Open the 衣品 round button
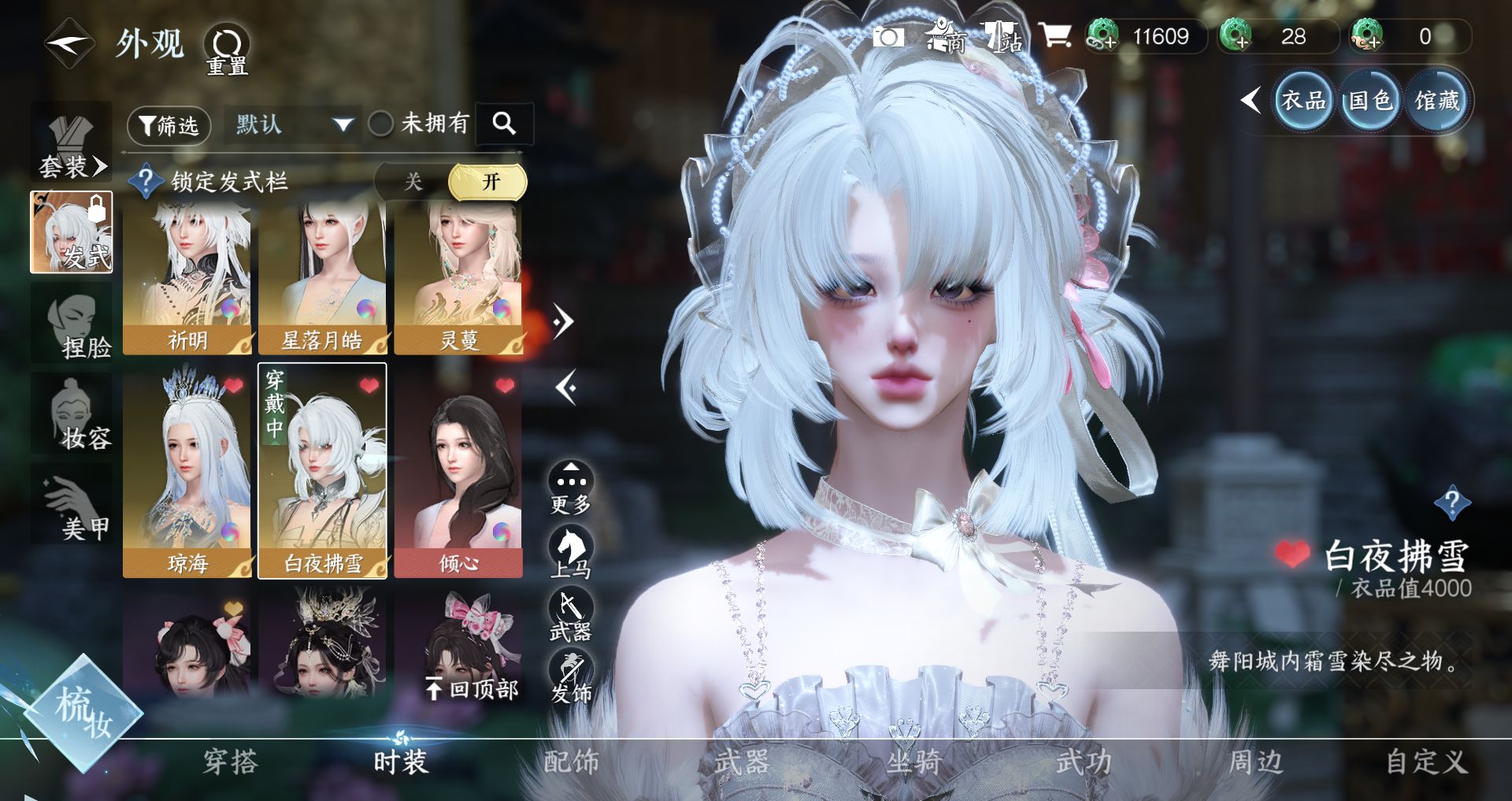Image resolution: width=1512 pixels, height=801 pixels. (1303, 101)
